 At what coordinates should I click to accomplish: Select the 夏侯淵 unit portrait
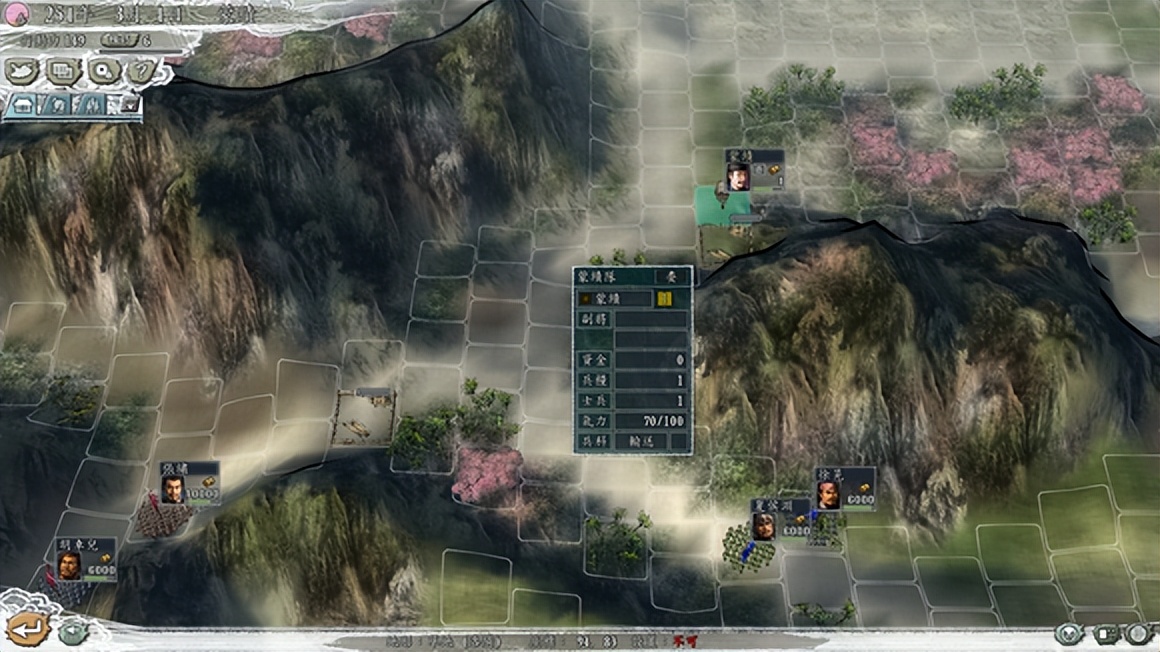[764, 526]
